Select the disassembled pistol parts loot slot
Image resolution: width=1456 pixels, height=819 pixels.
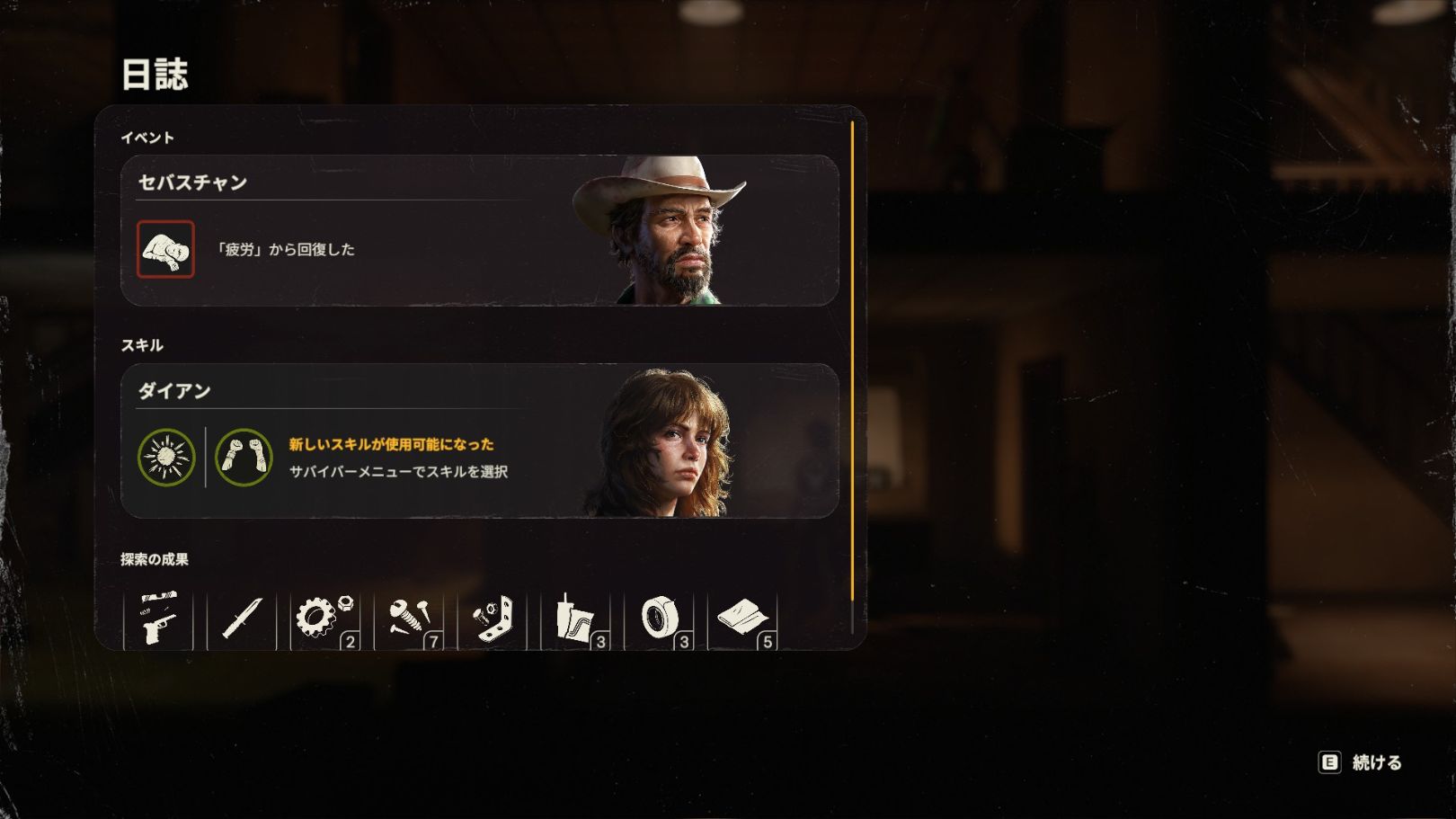pos(158,619)
